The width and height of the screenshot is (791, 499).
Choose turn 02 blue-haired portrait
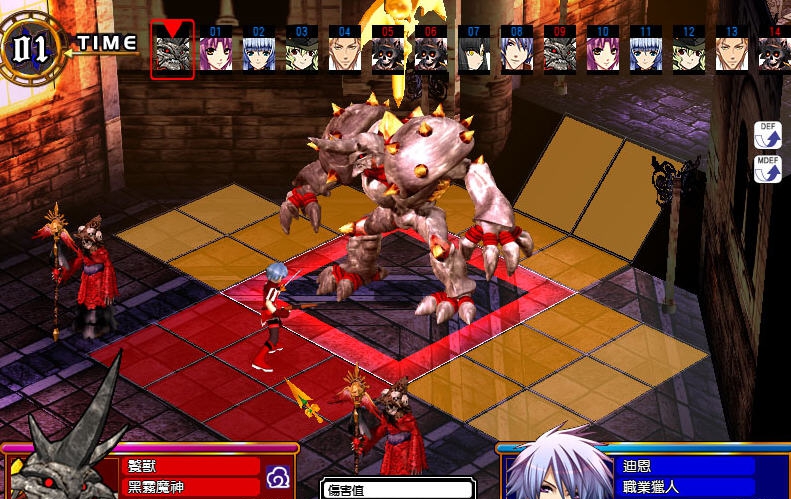click(258, 52)
